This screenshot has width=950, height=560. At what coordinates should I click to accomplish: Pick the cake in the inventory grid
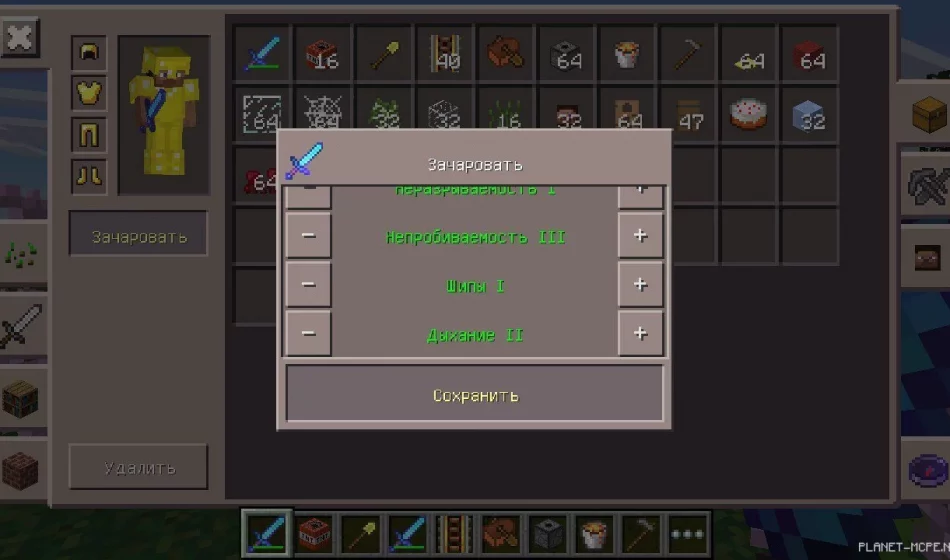coord(748,112)
